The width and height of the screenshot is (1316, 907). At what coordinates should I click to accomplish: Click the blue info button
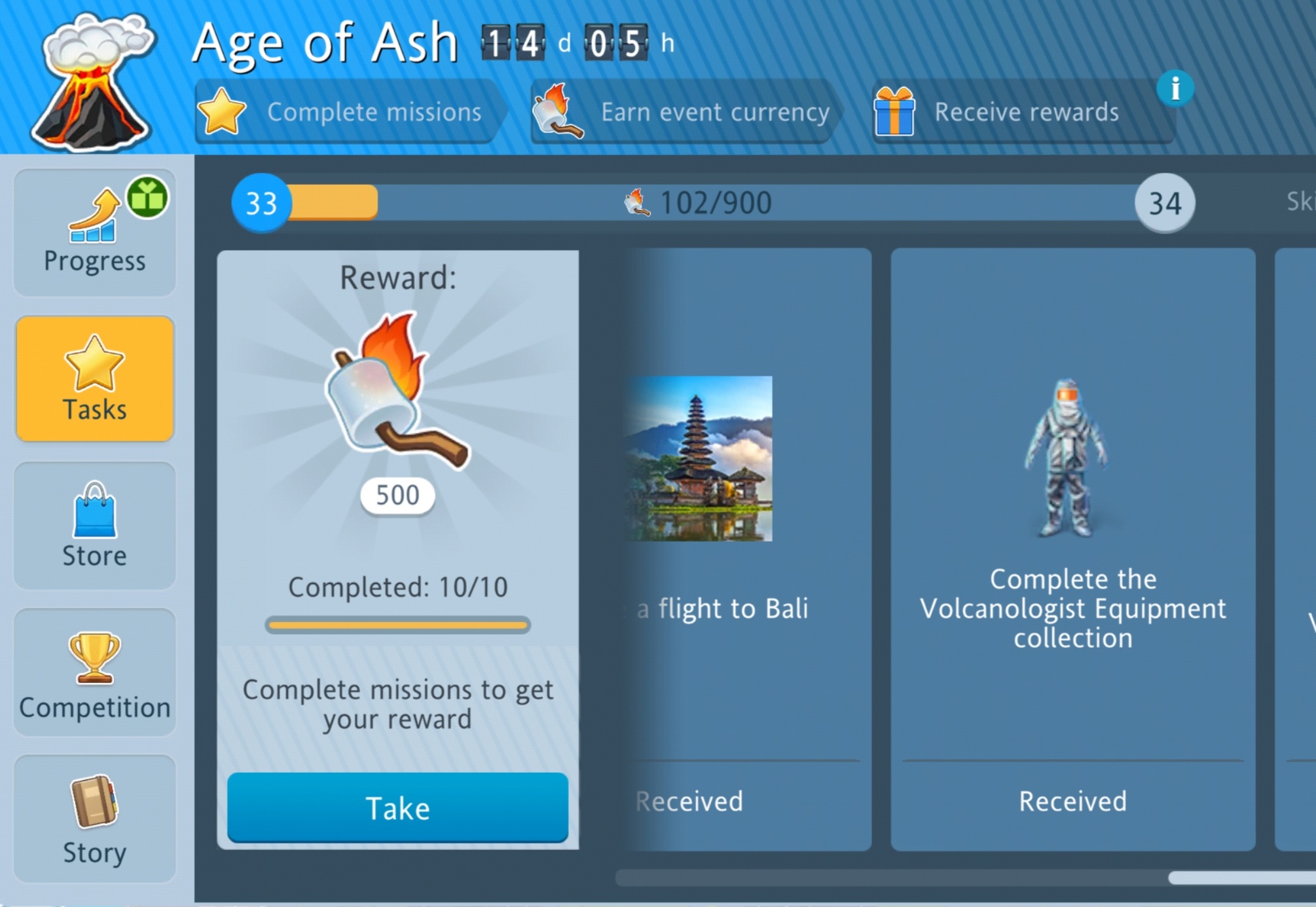tap(1175, 88)
